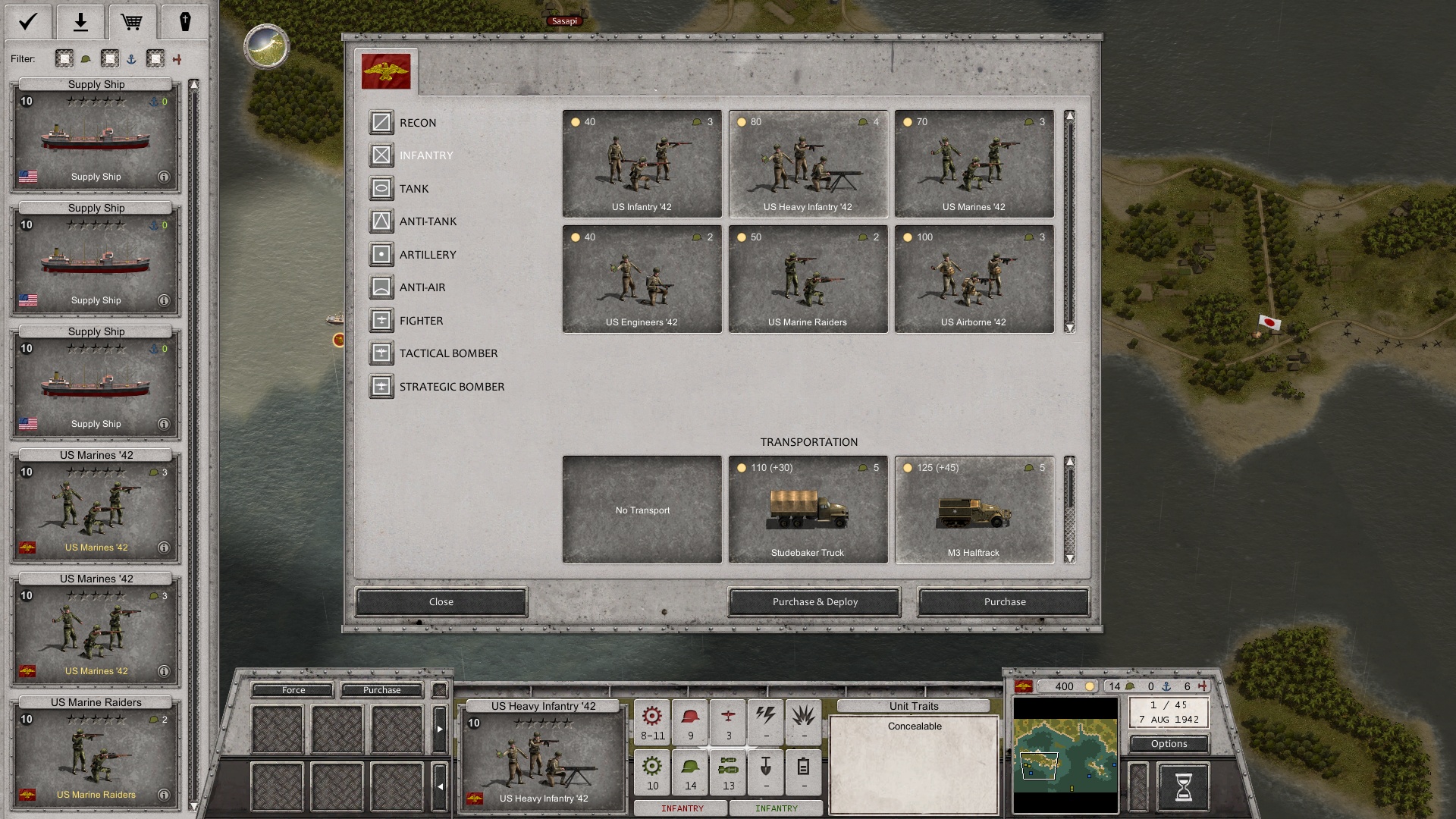1456x819 pixels.
Task: Click the left arrow below reserve slots
Action: [x=440, y=786]
